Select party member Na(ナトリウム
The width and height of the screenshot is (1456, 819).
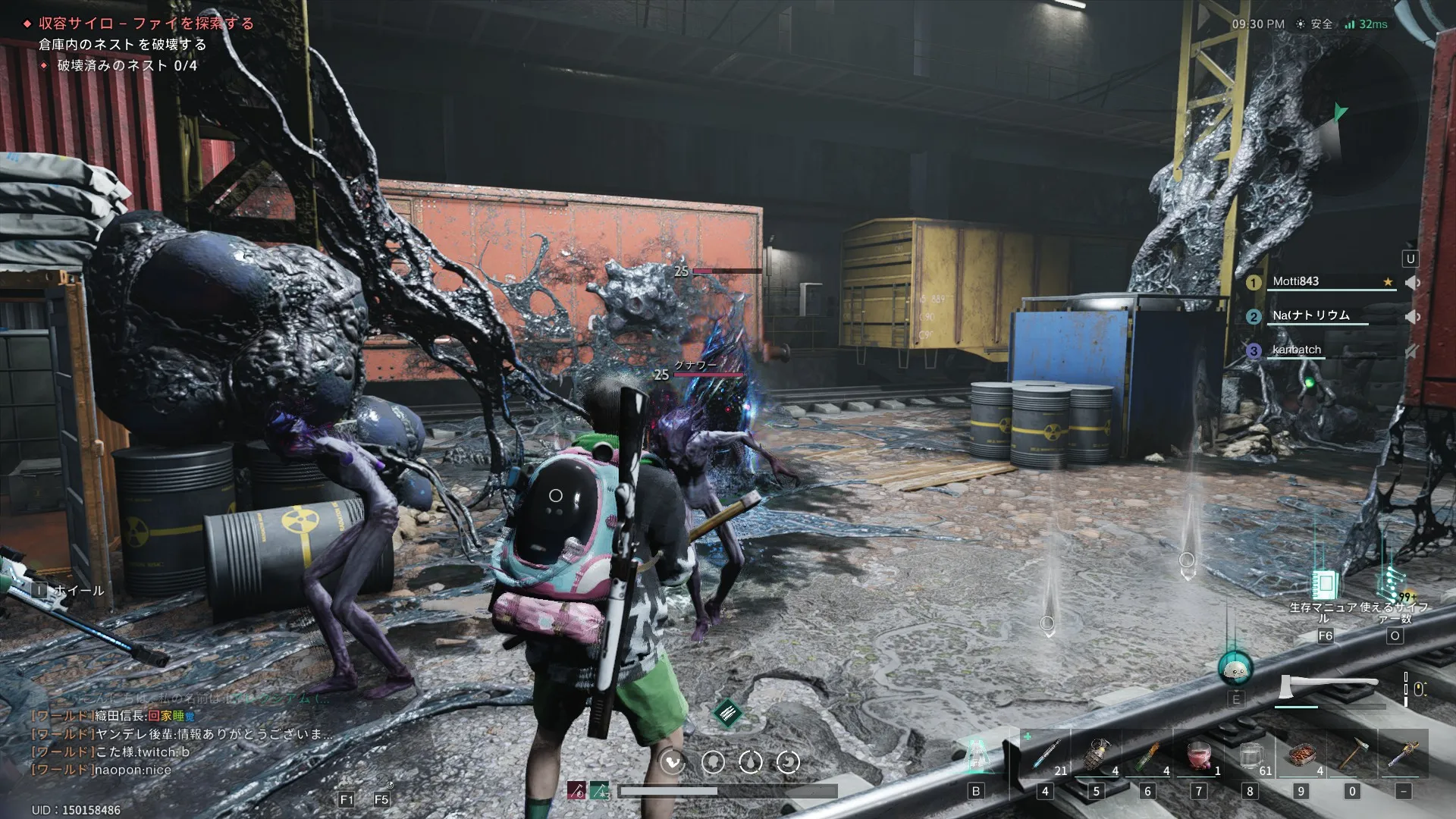[x=1311, y=315]
